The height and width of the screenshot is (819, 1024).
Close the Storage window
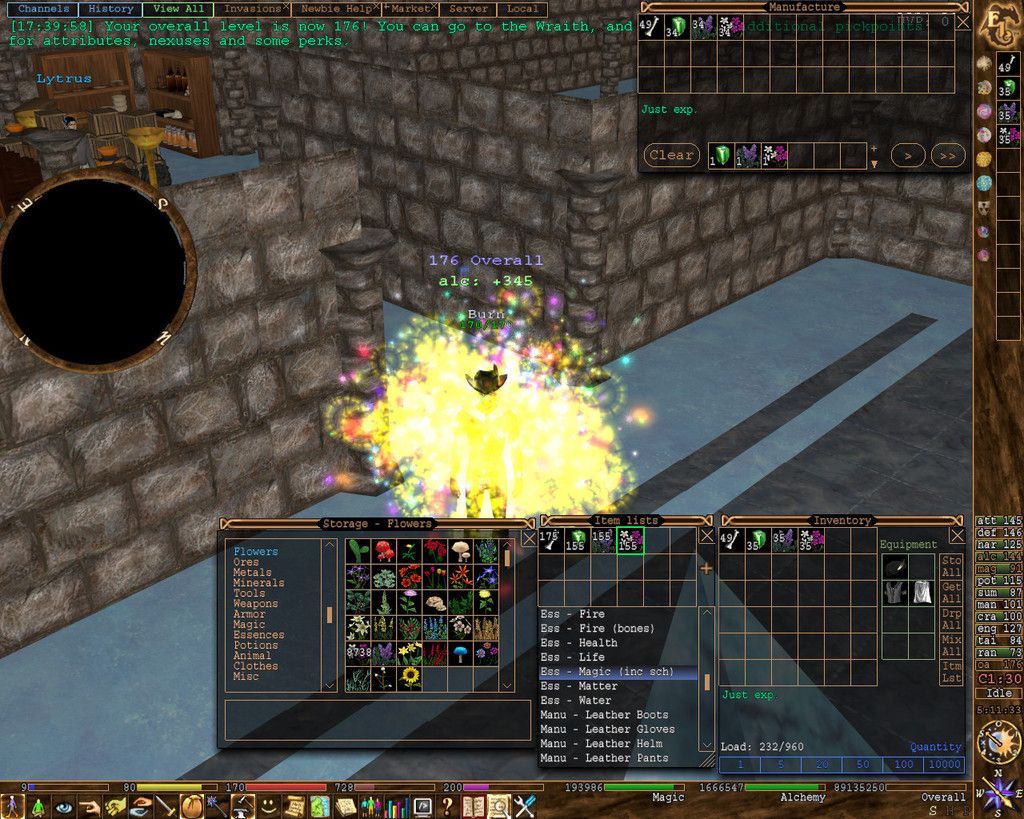pyautogui.click(x=529, y=538)
